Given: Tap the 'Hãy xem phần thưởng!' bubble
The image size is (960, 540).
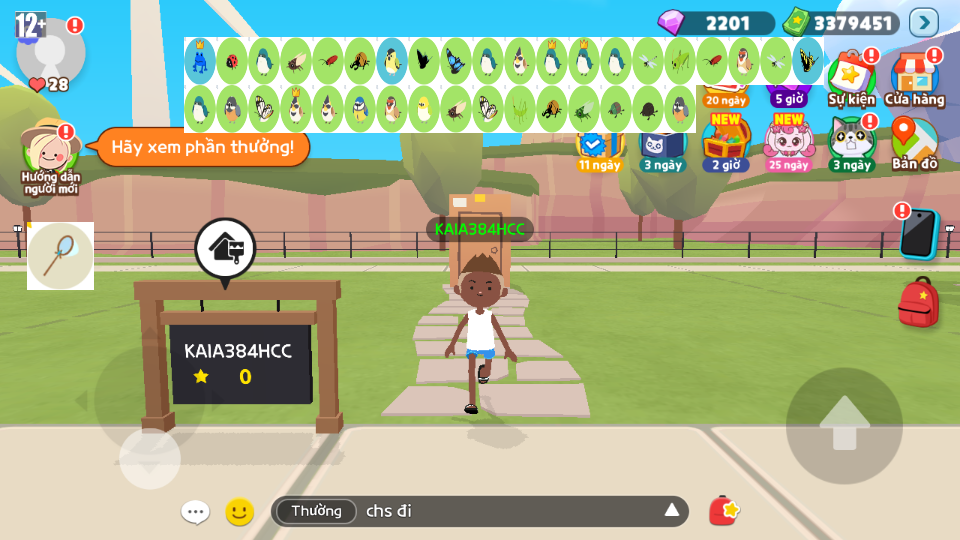Looking at the screenshot, I should pos(202,147).
